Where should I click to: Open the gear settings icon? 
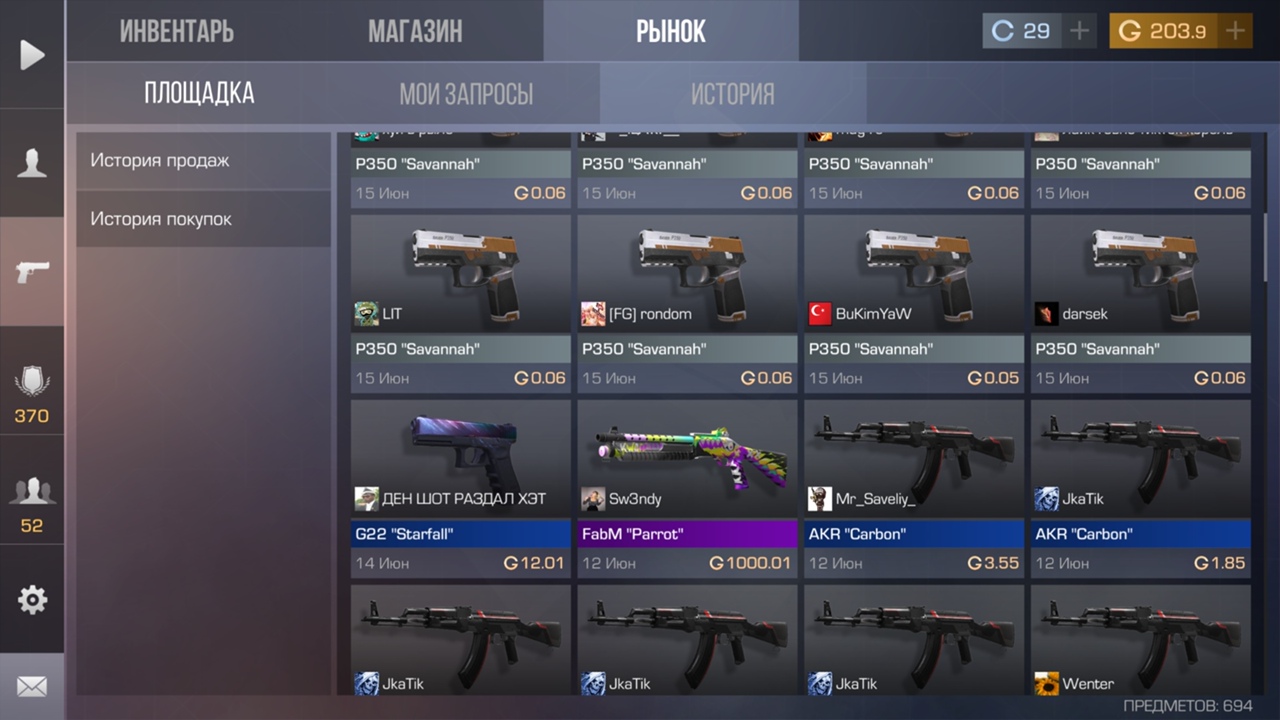(32, 600)
